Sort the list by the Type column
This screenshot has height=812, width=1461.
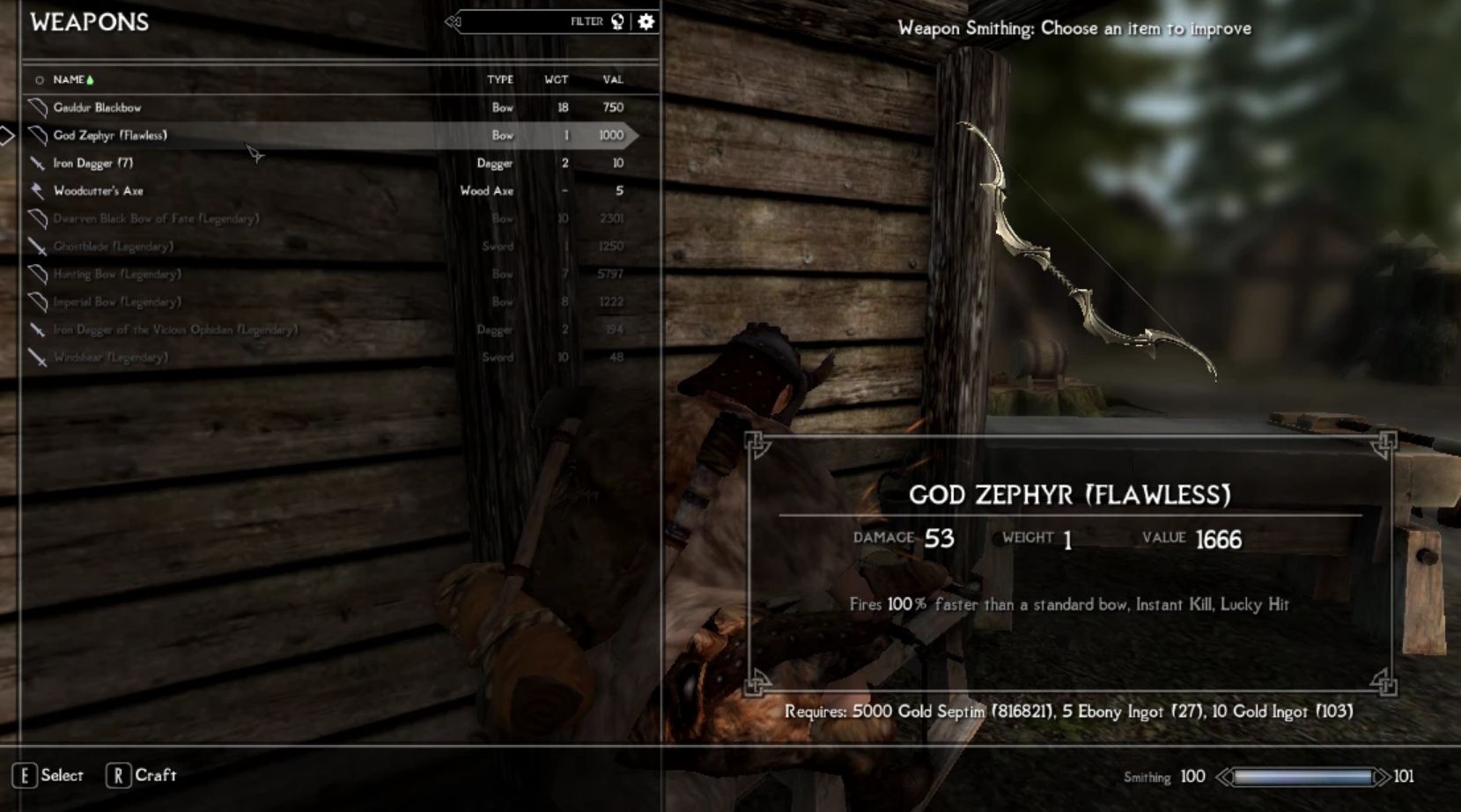click(x=500, y=79)
